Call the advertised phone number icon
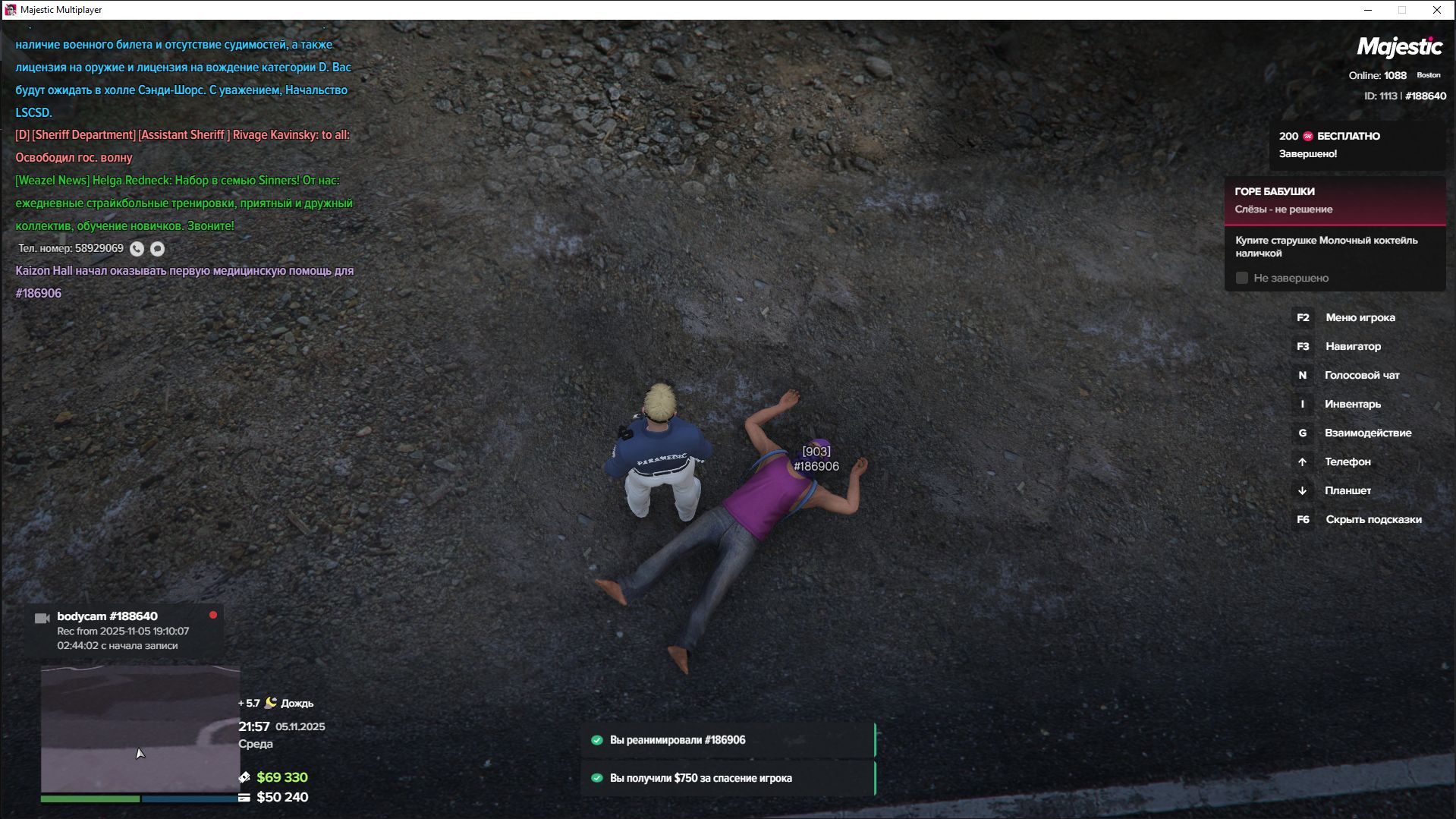This screenshot has height=819, width=1456. (x=137, y=249)
